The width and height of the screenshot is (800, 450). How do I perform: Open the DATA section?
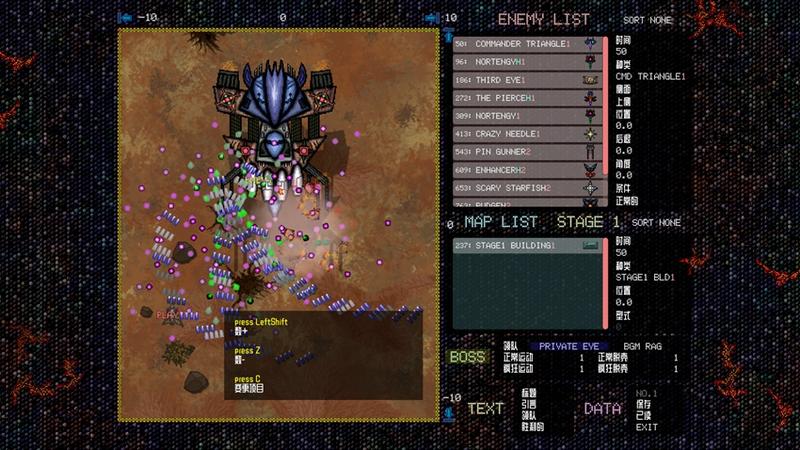[x=602, y=408]
